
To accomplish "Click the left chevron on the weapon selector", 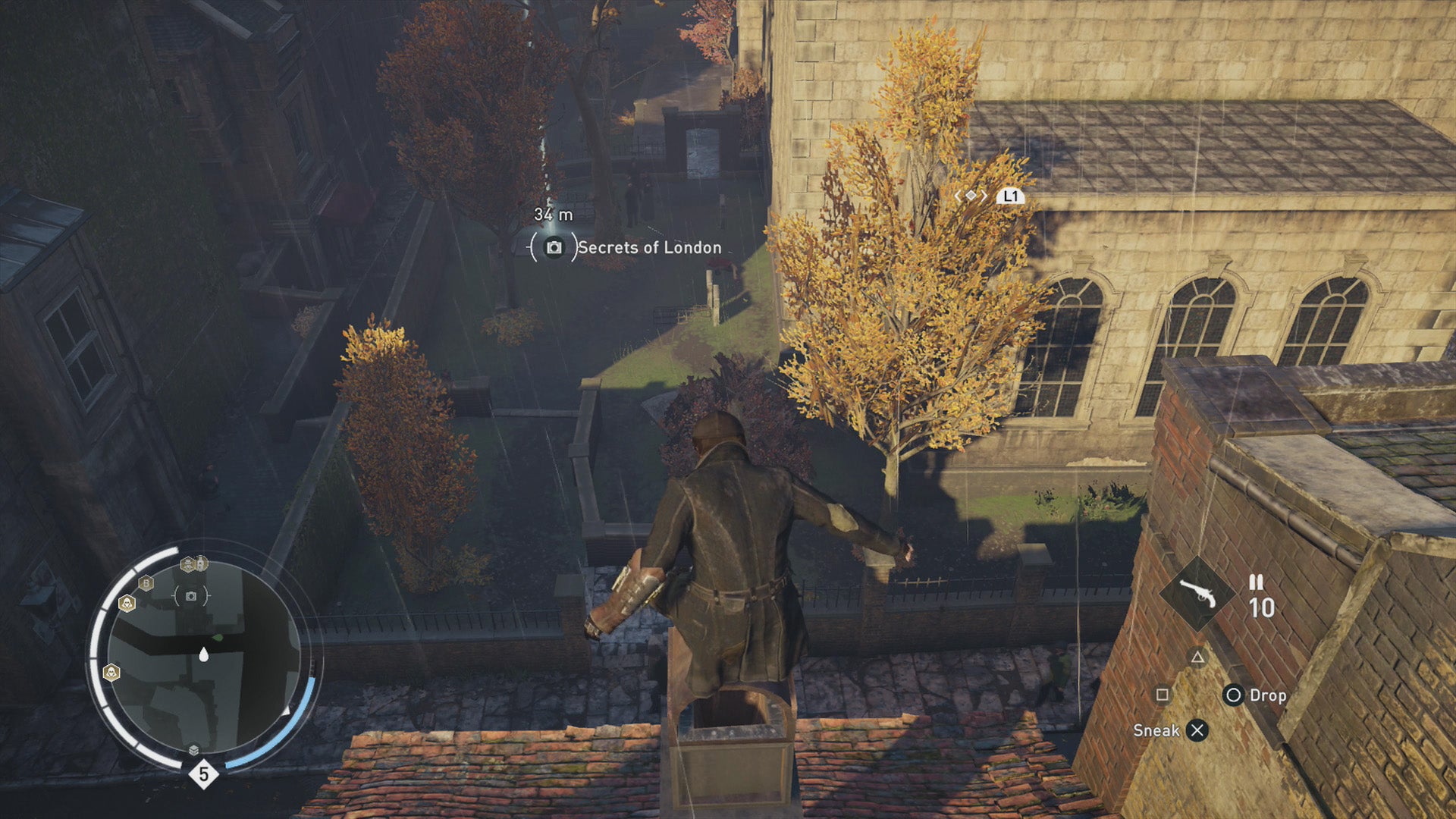I will [x=958, y=196].
